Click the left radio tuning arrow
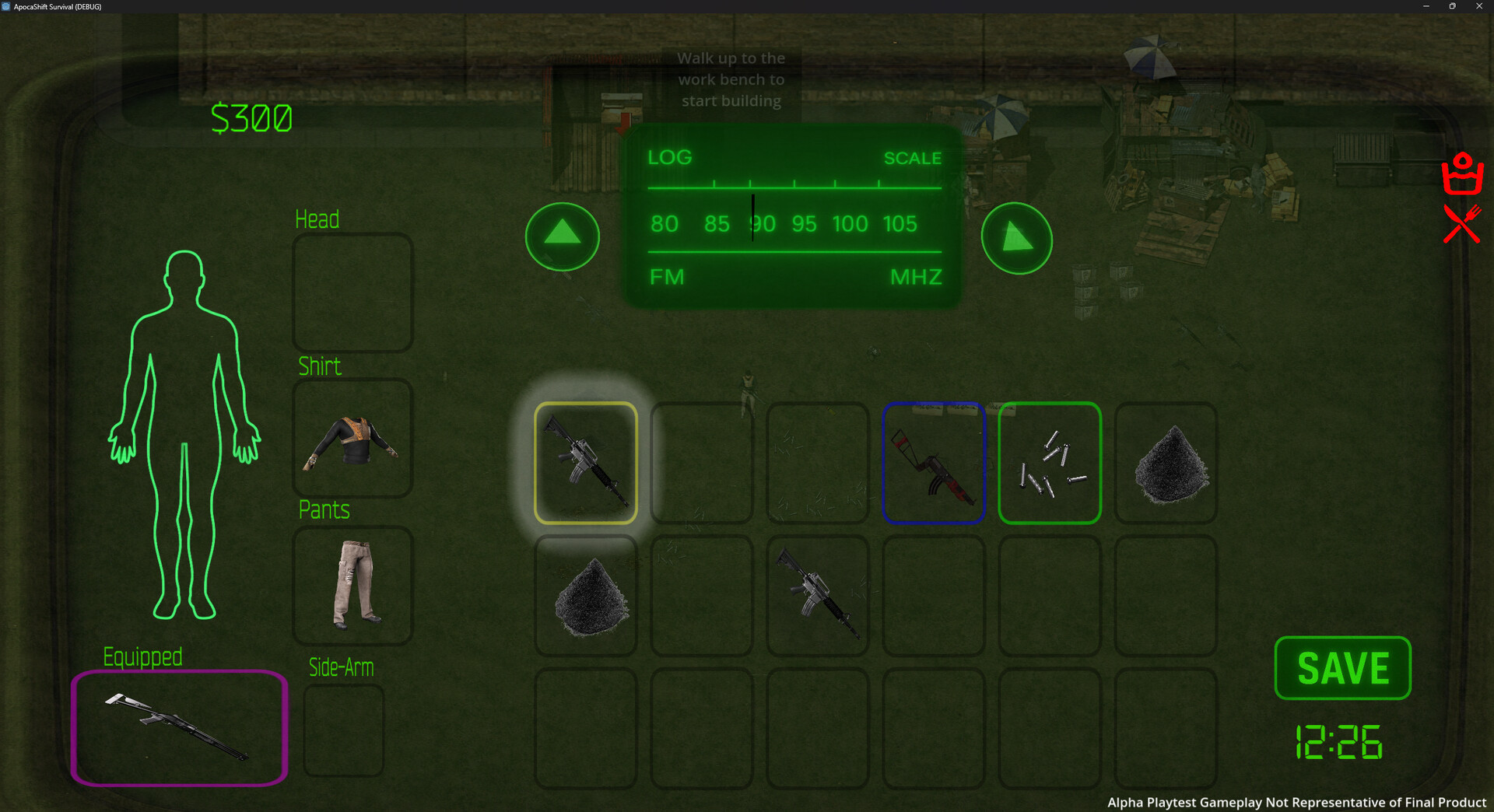Image resolution: width=1494 pixels, height=812 pixels. 562,236
